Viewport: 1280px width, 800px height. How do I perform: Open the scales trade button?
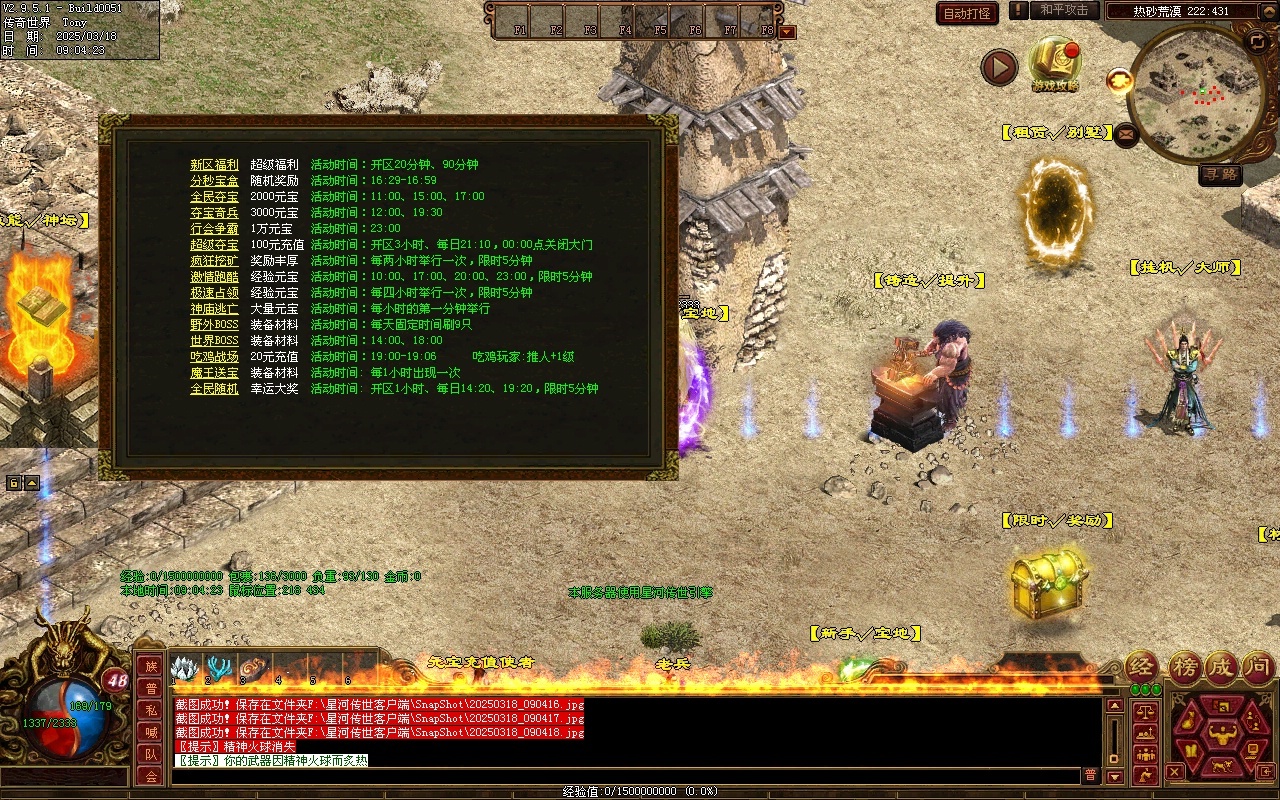pos(1144,712)
